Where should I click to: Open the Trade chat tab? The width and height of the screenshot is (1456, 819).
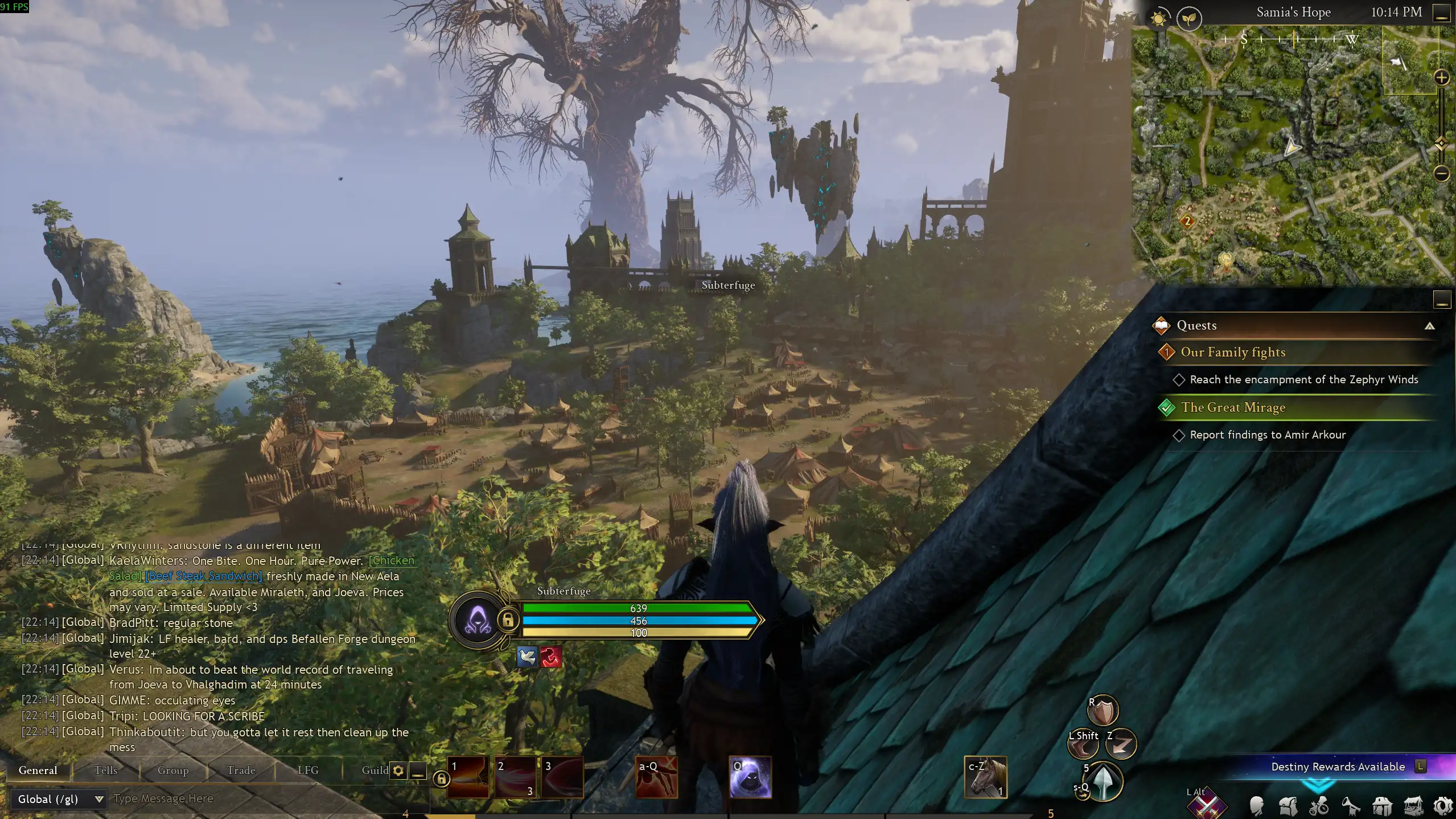tap(241, 770)
